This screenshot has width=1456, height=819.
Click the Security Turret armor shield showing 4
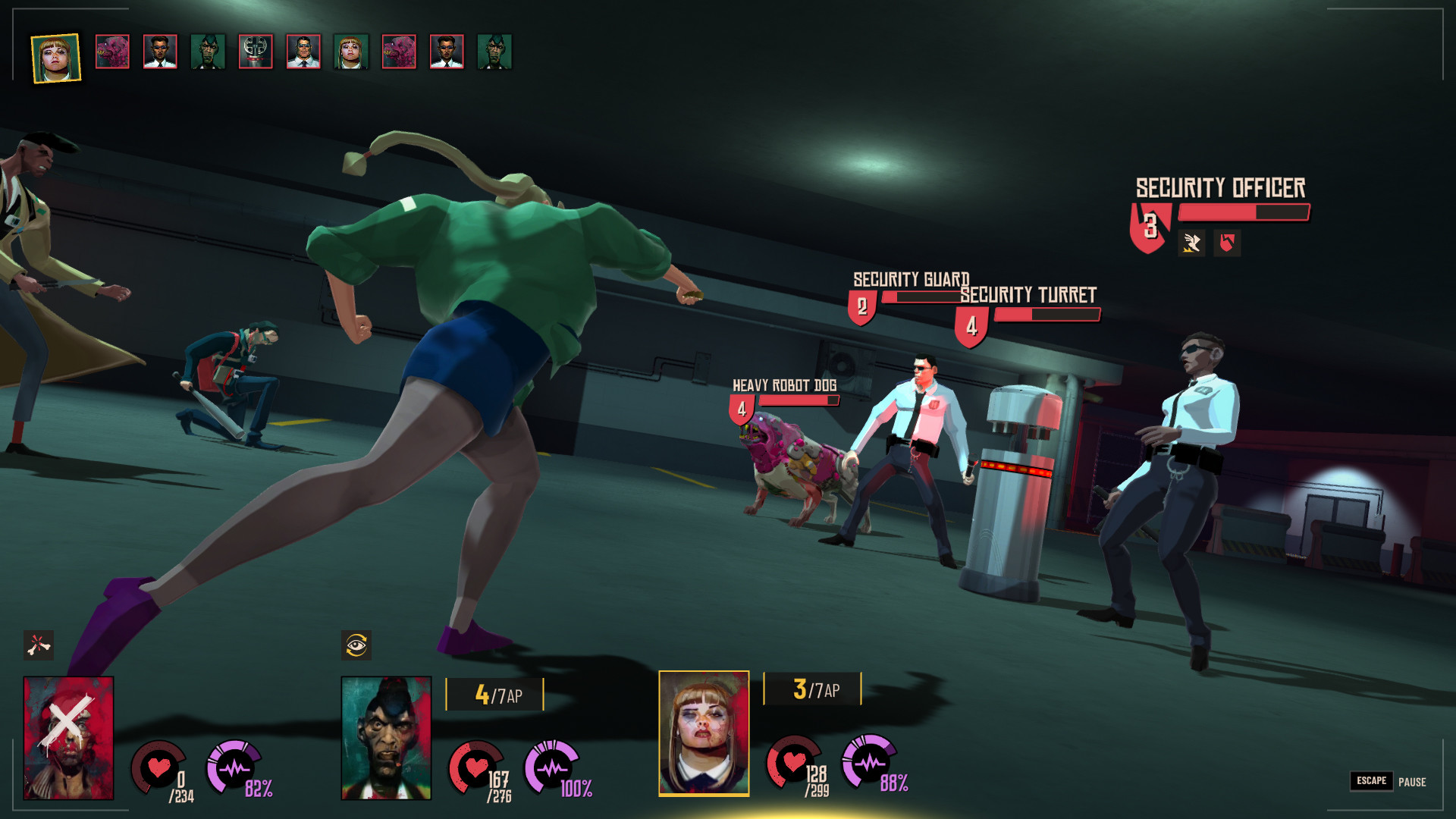click(x=971, y=325)
